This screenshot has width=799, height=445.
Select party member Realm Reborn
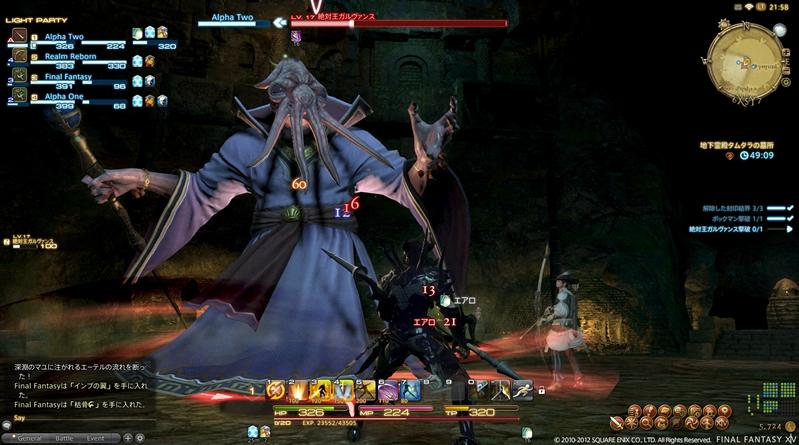(x=69, y=57)
